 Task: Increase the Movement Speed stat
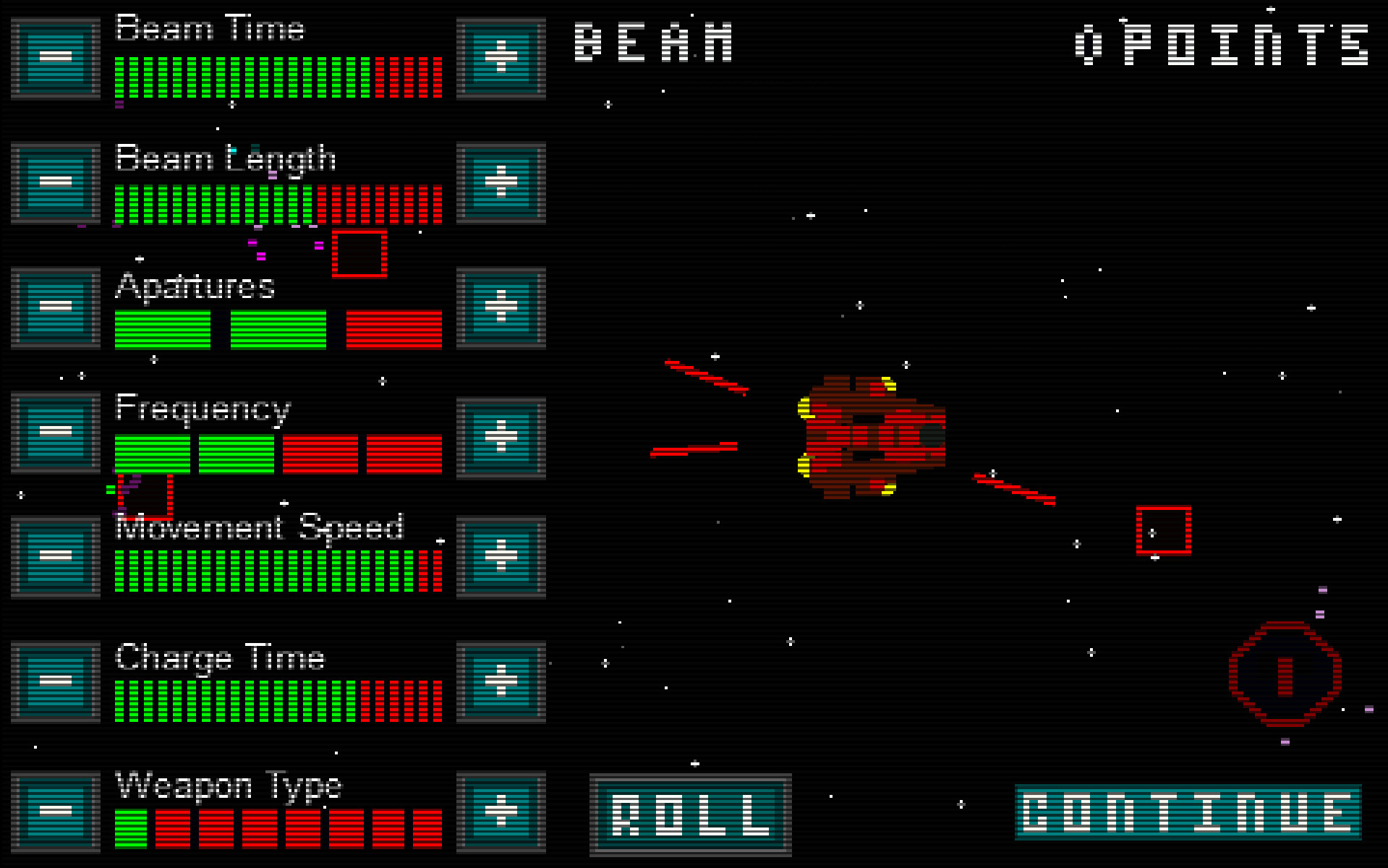coord(501,556)
